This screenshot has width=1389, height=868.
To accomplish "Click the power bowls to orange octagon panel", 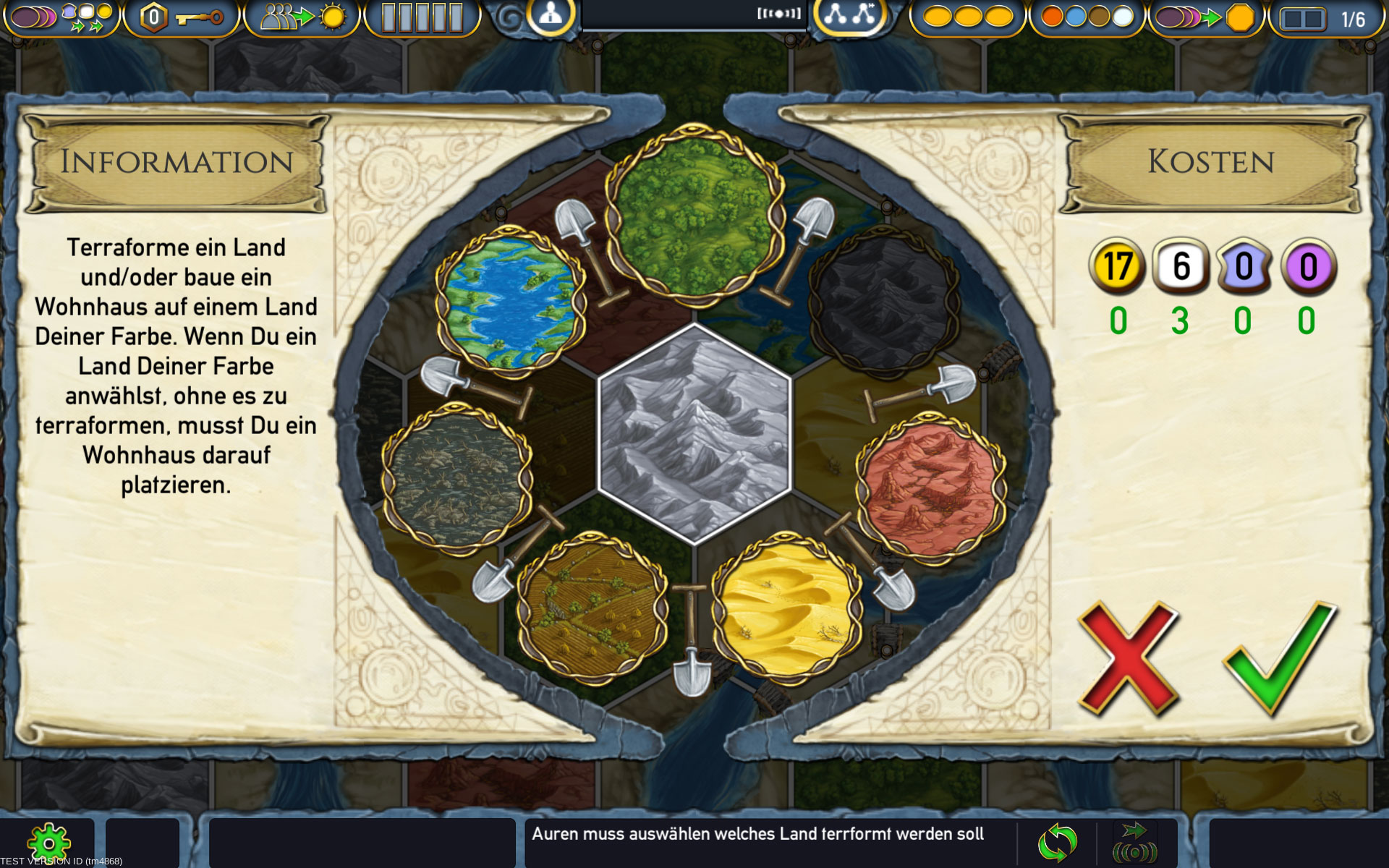I will tap(1206, 17).
